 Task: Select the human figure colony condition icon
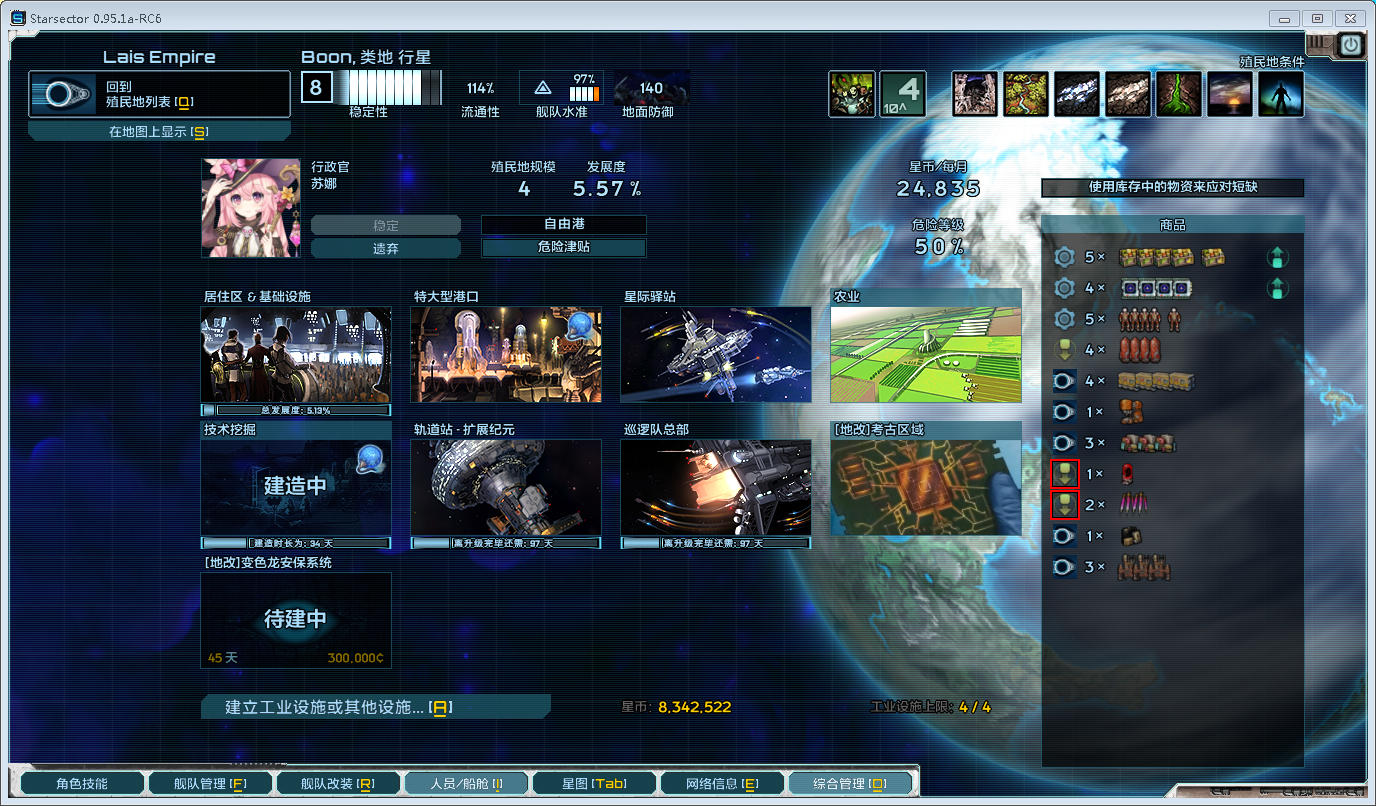pos(1281,94)
